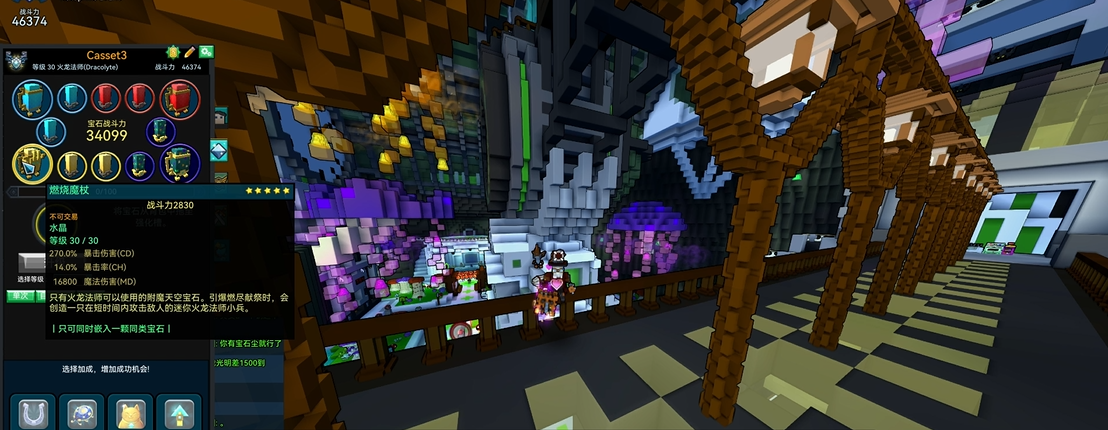Screen dimensions: 1108x430
Task: Click the green 单次 button
Action: pyautogui.click(x=19, y=296)
